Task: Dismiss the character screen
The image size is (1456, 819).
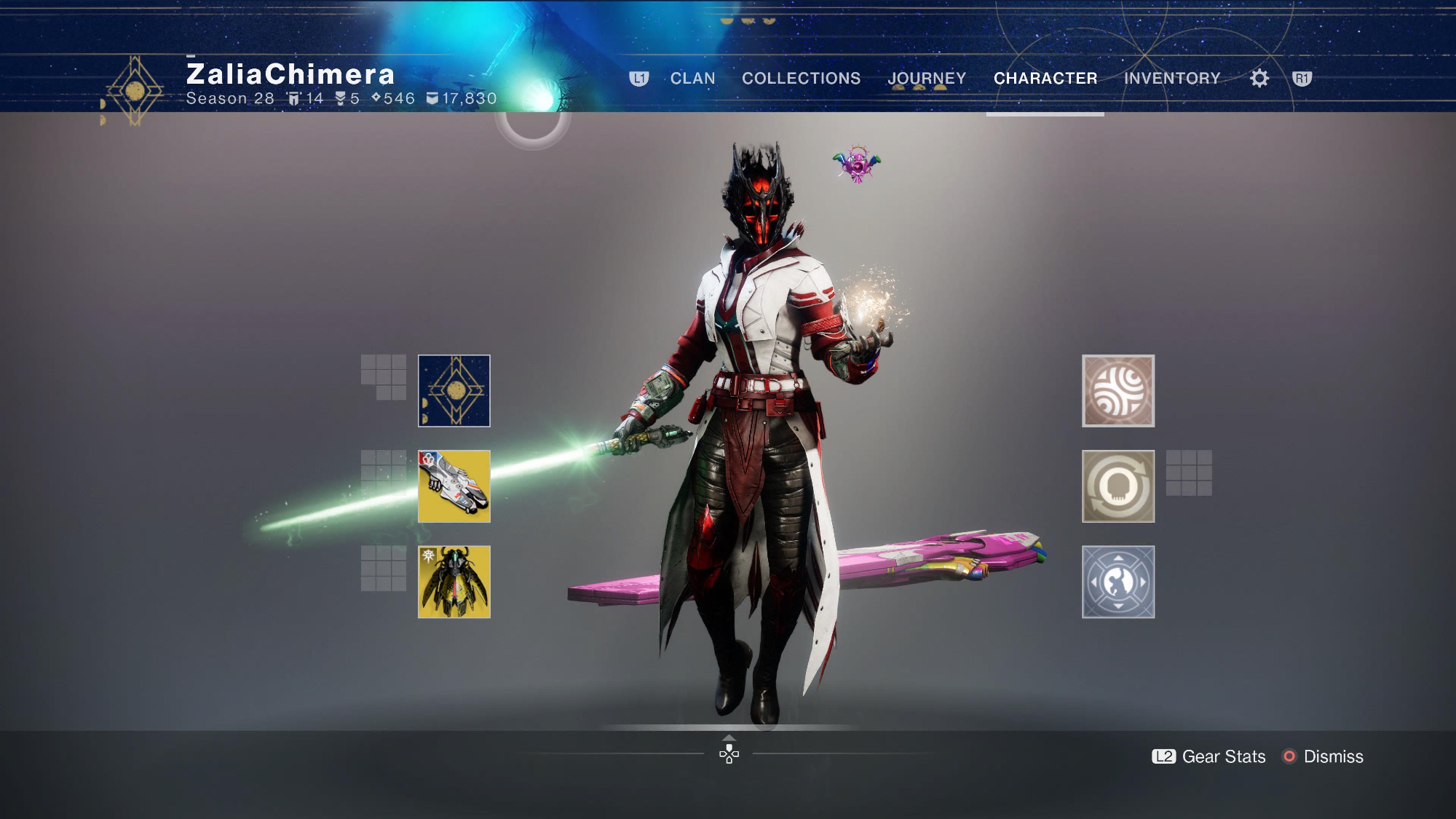Action: 1323,756
